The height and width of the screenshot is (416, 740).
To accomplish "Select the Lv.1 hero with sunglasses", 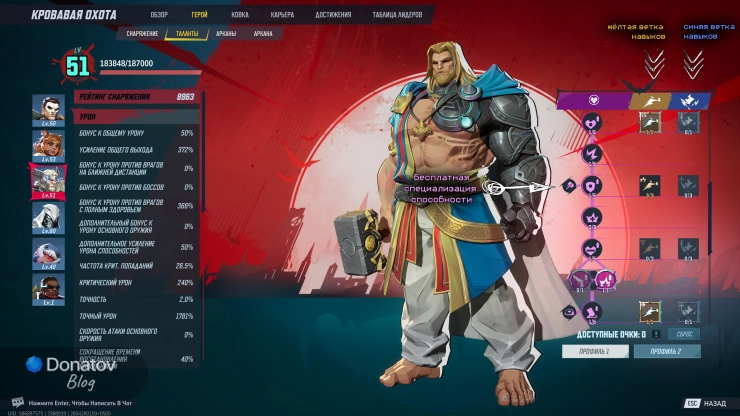I will (46, 287).
